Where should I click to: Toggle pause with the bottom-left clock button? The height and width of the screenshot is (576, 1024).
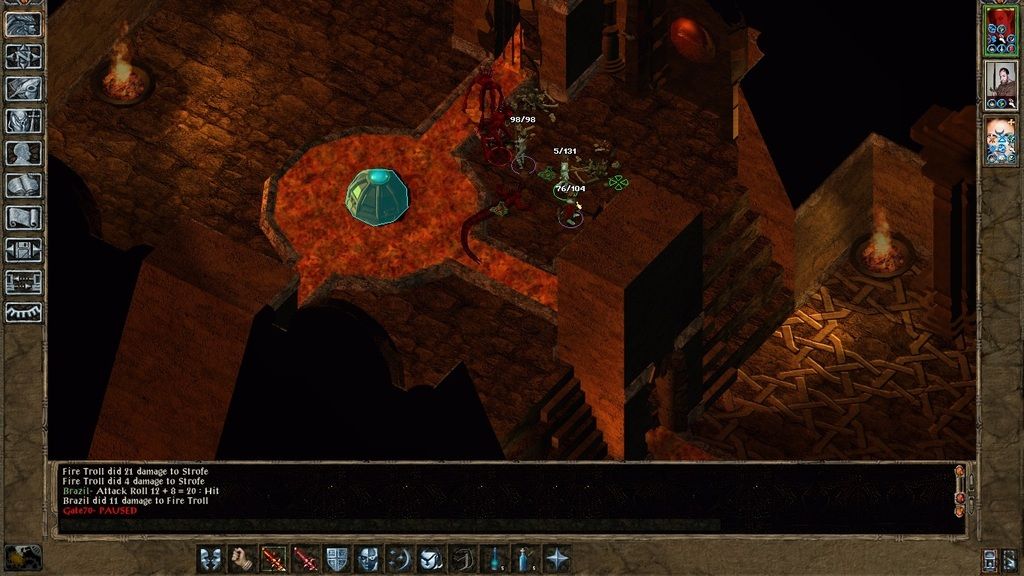(23, 556)
